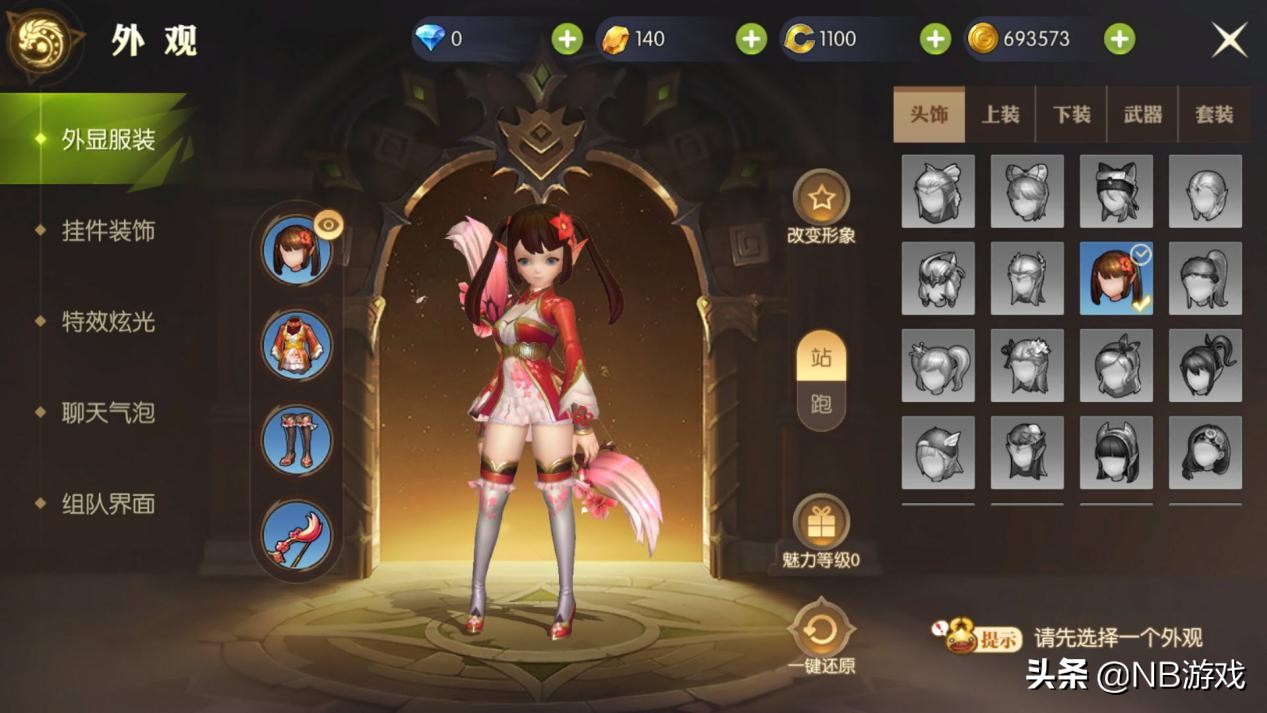Show the 套装 tab
This screenshot has height=713, width=1267.
[x=1214, y=115]
